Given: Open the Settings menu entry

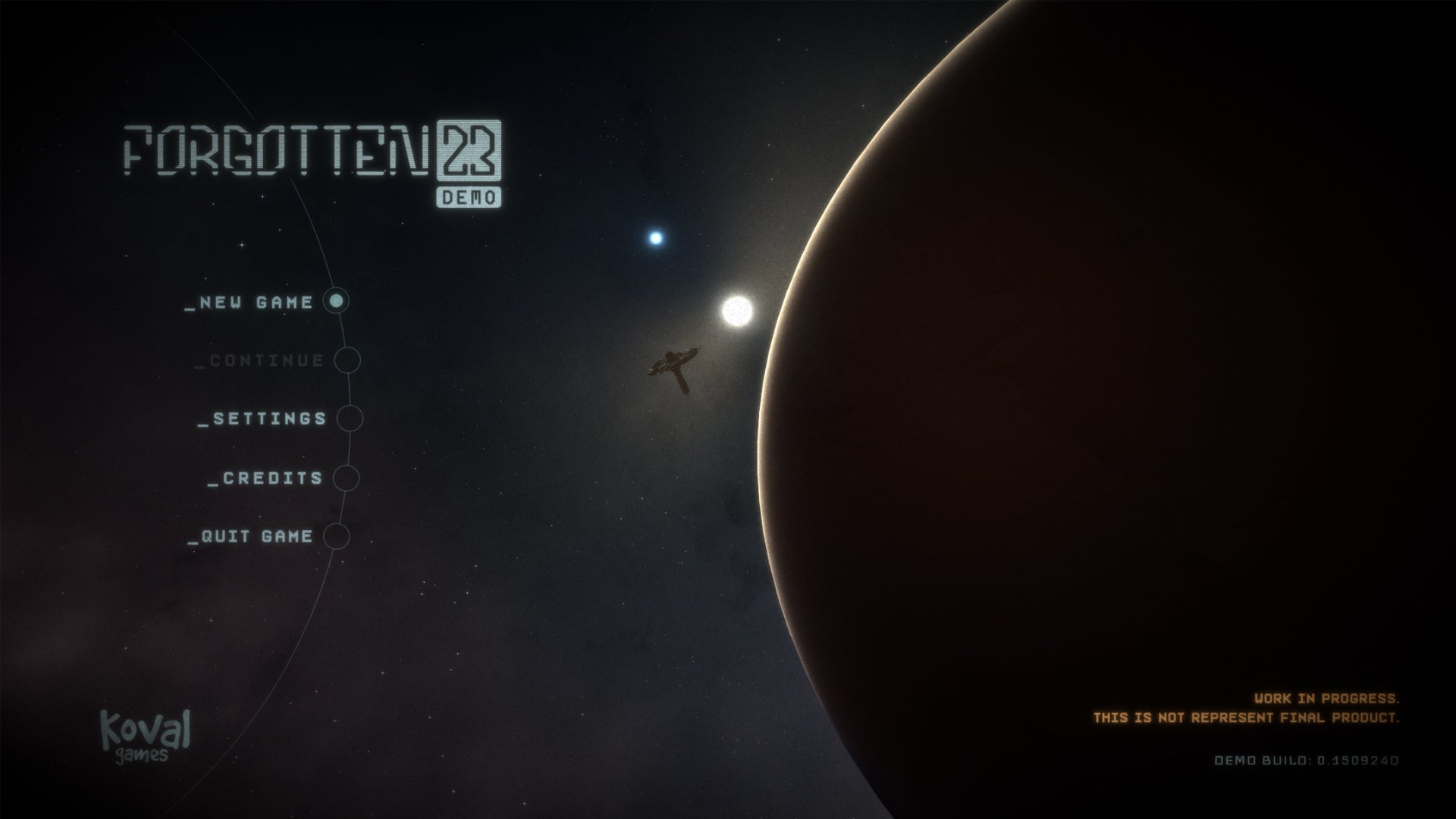Looking at the screenshot, I should [262, 419].
